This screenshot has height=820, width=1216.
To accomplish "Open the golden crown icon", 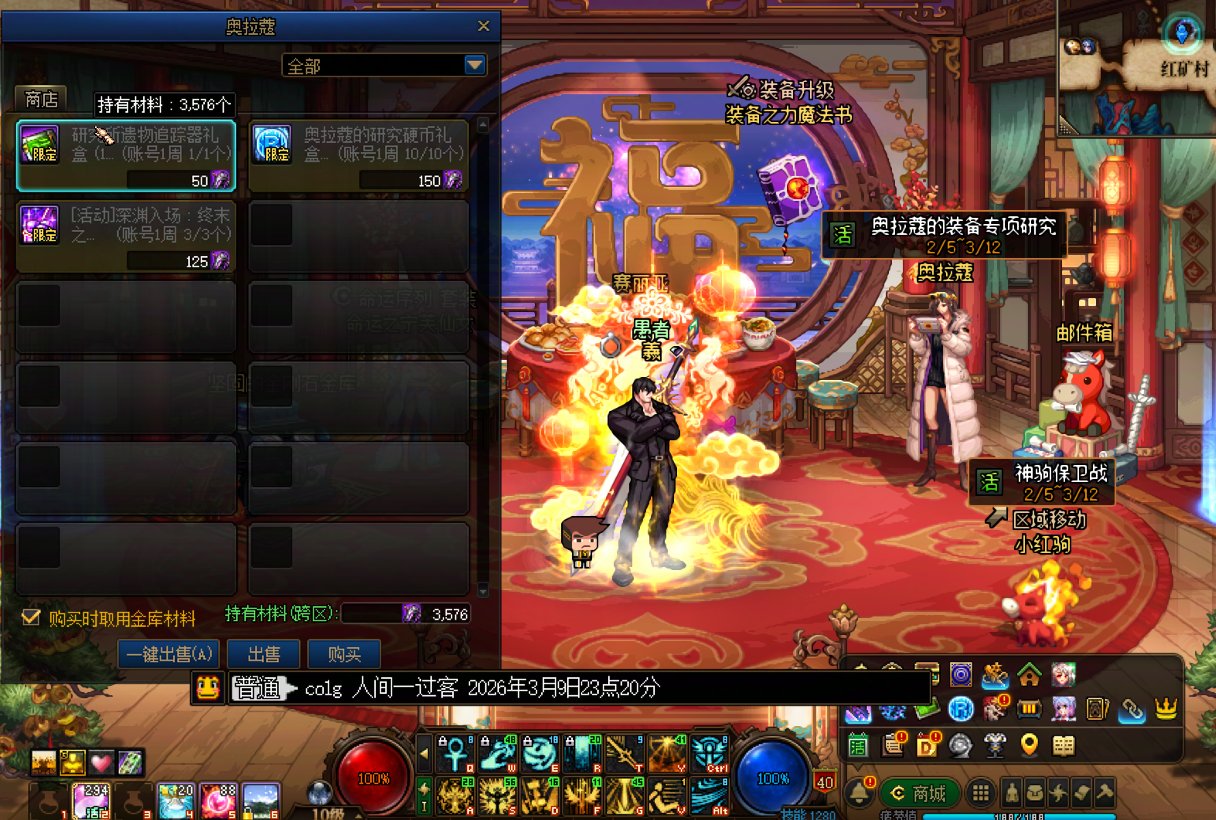I will 1165,710.
